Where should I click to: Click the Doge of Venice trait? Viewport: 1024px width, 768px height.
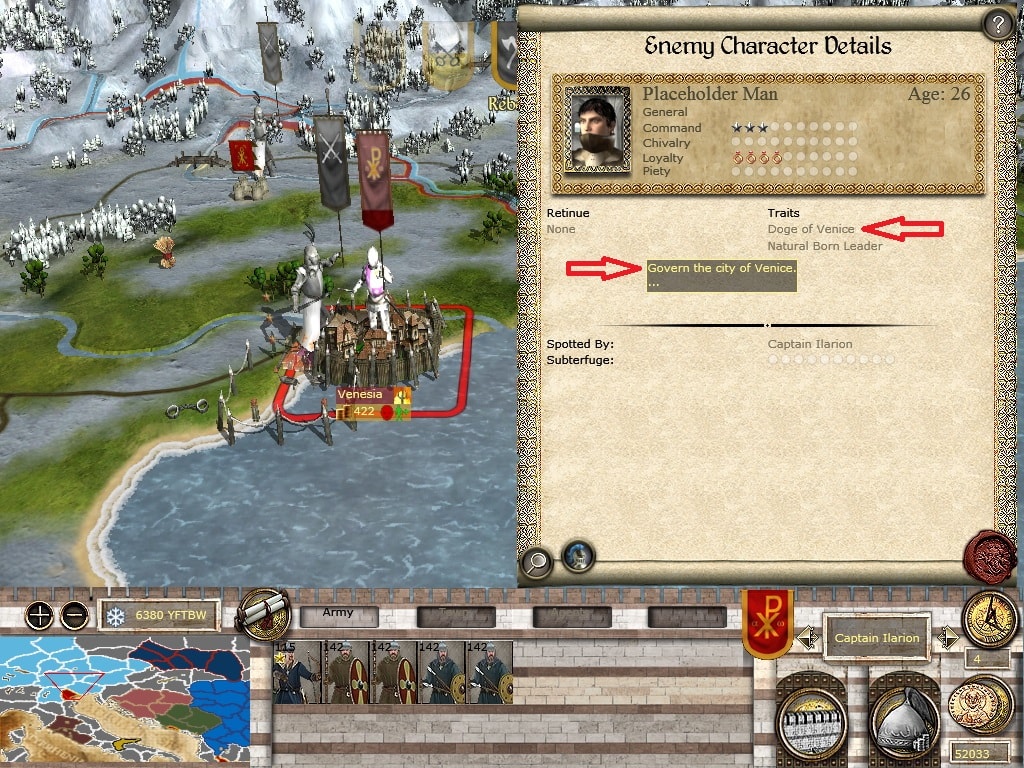pyautogui.click(x=811, y=229)
